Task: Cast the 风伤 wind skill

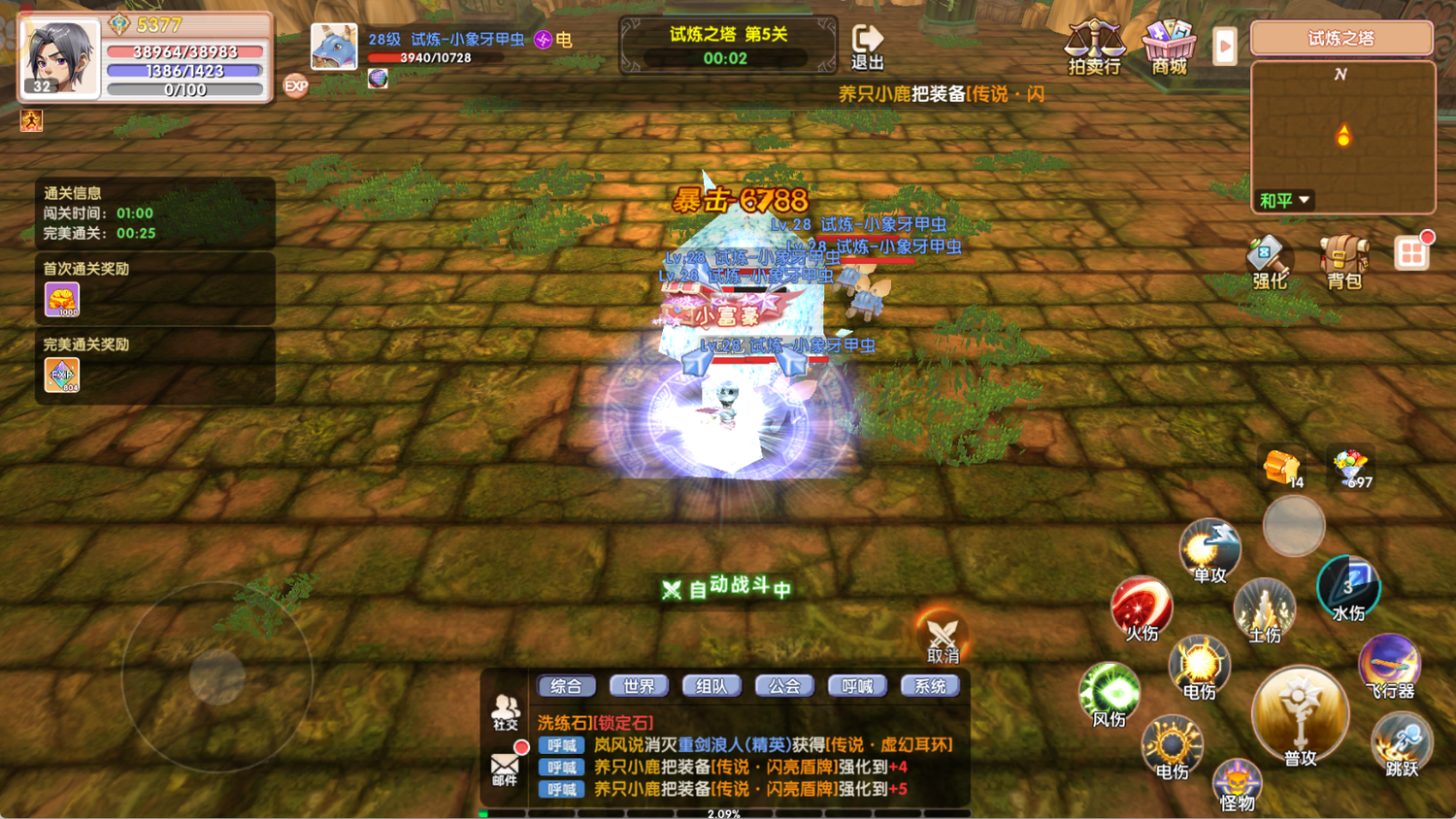Action: coord(1109,693)
